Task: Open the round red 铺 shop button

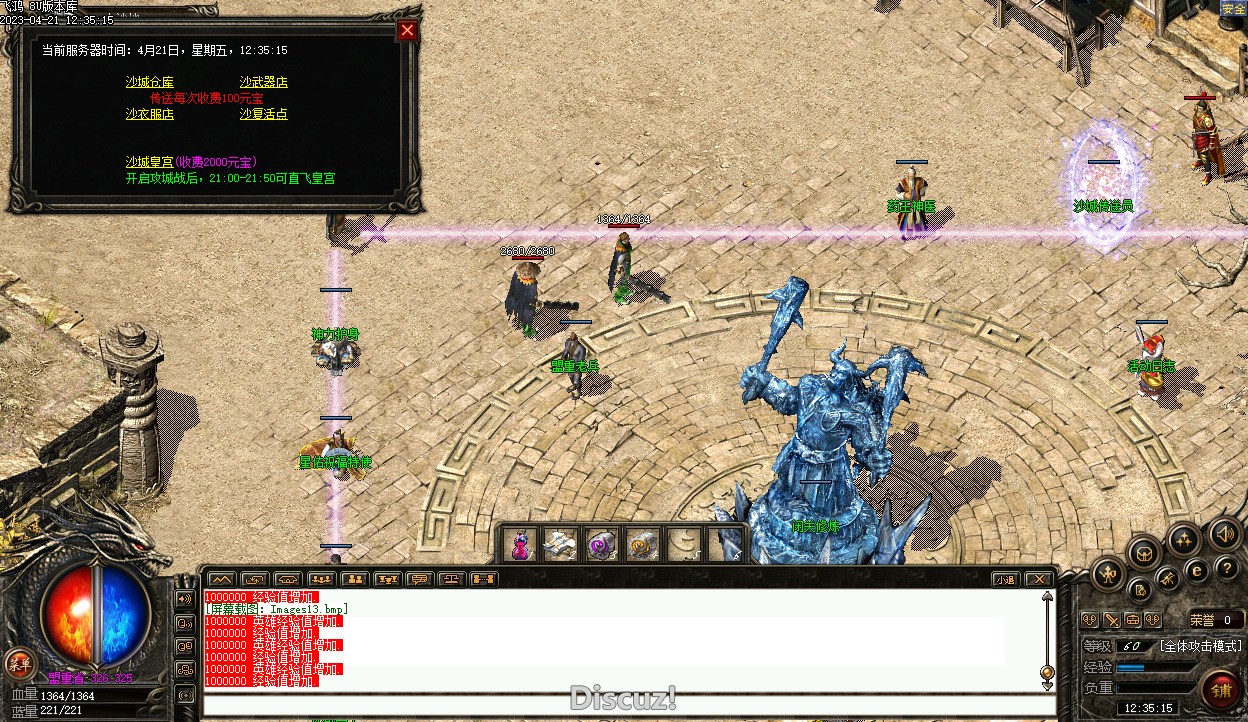Action: pos(1221,689)
